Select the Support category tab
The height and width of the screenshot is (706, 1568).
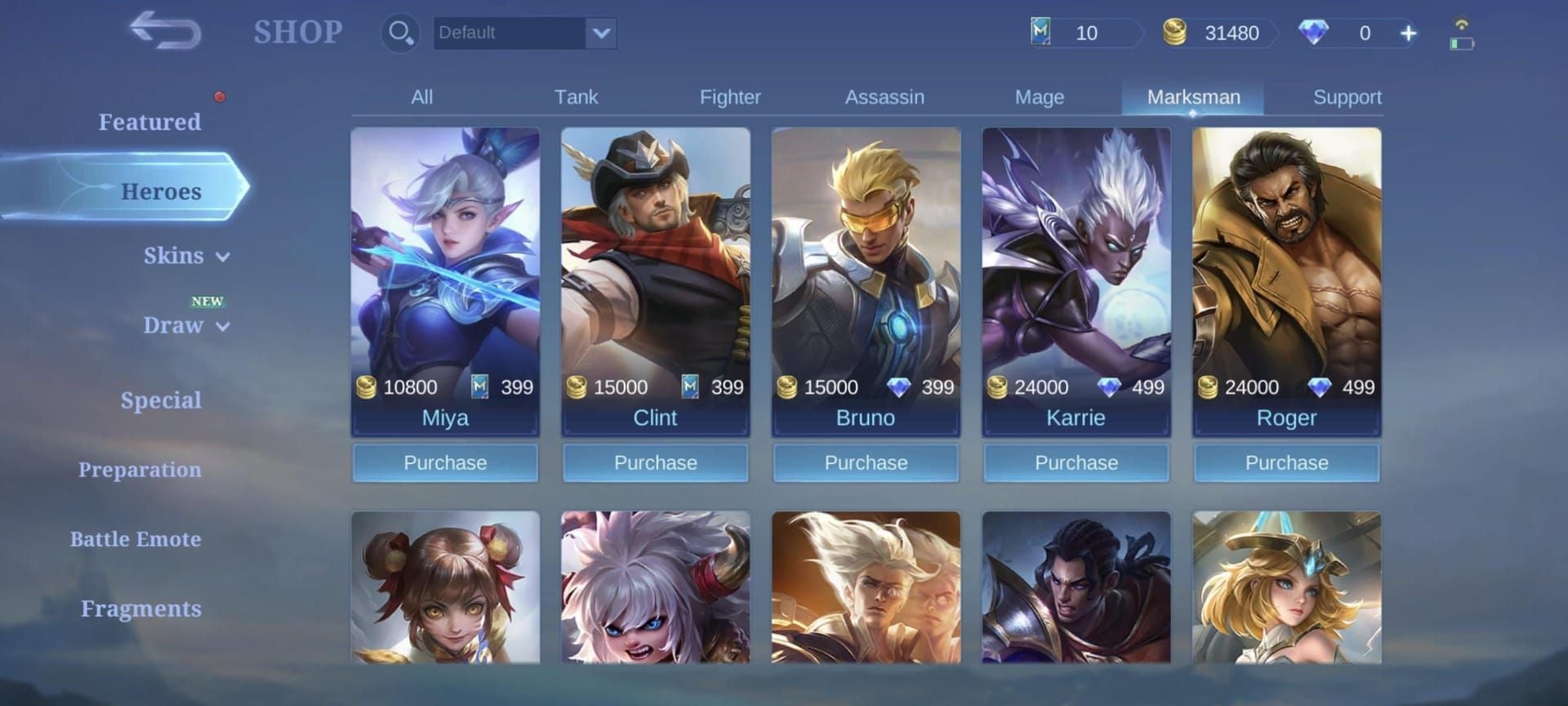[1347, 96]
